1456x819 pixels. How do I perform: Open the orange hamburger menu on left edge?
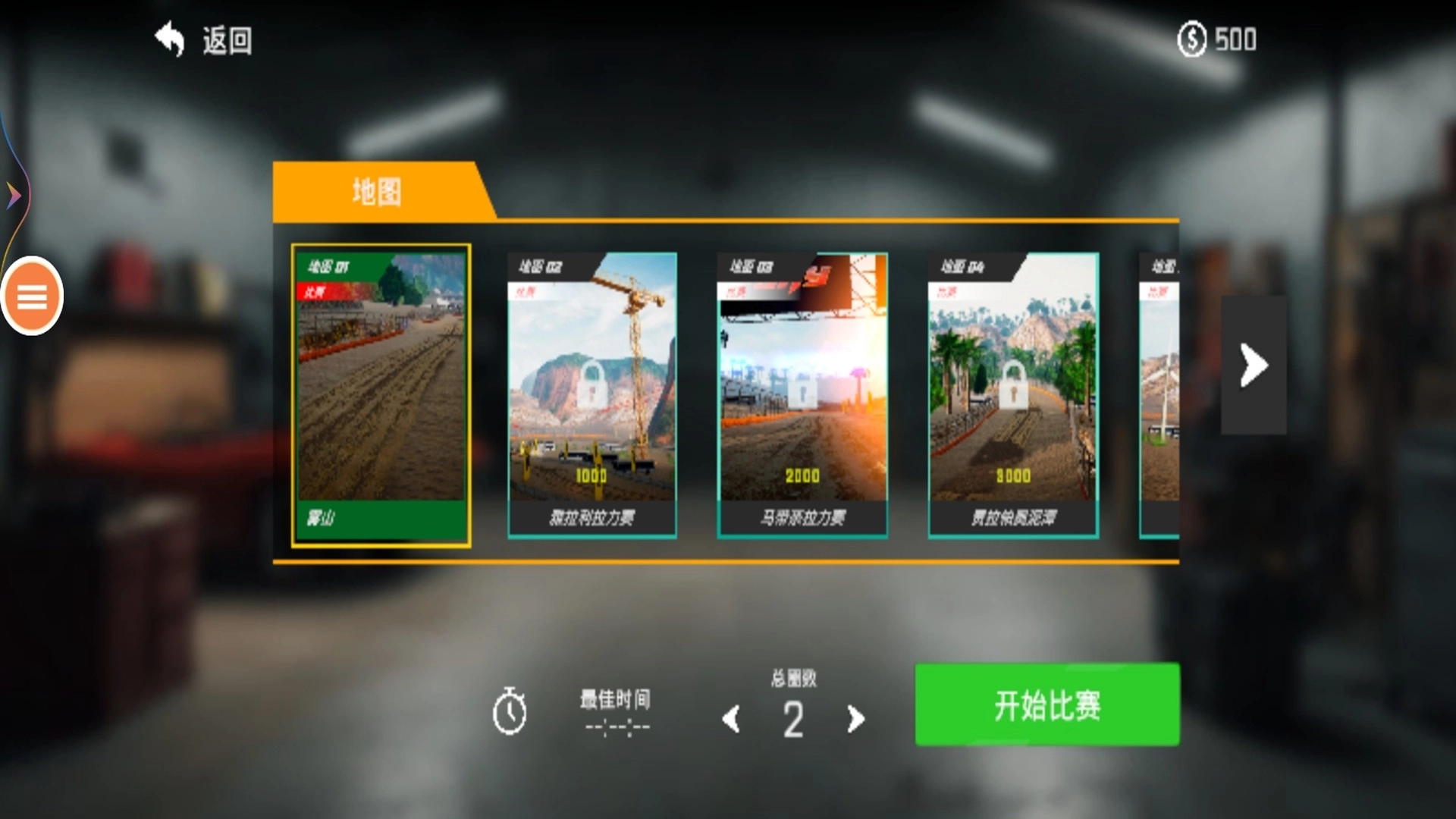tap(31, 296)
